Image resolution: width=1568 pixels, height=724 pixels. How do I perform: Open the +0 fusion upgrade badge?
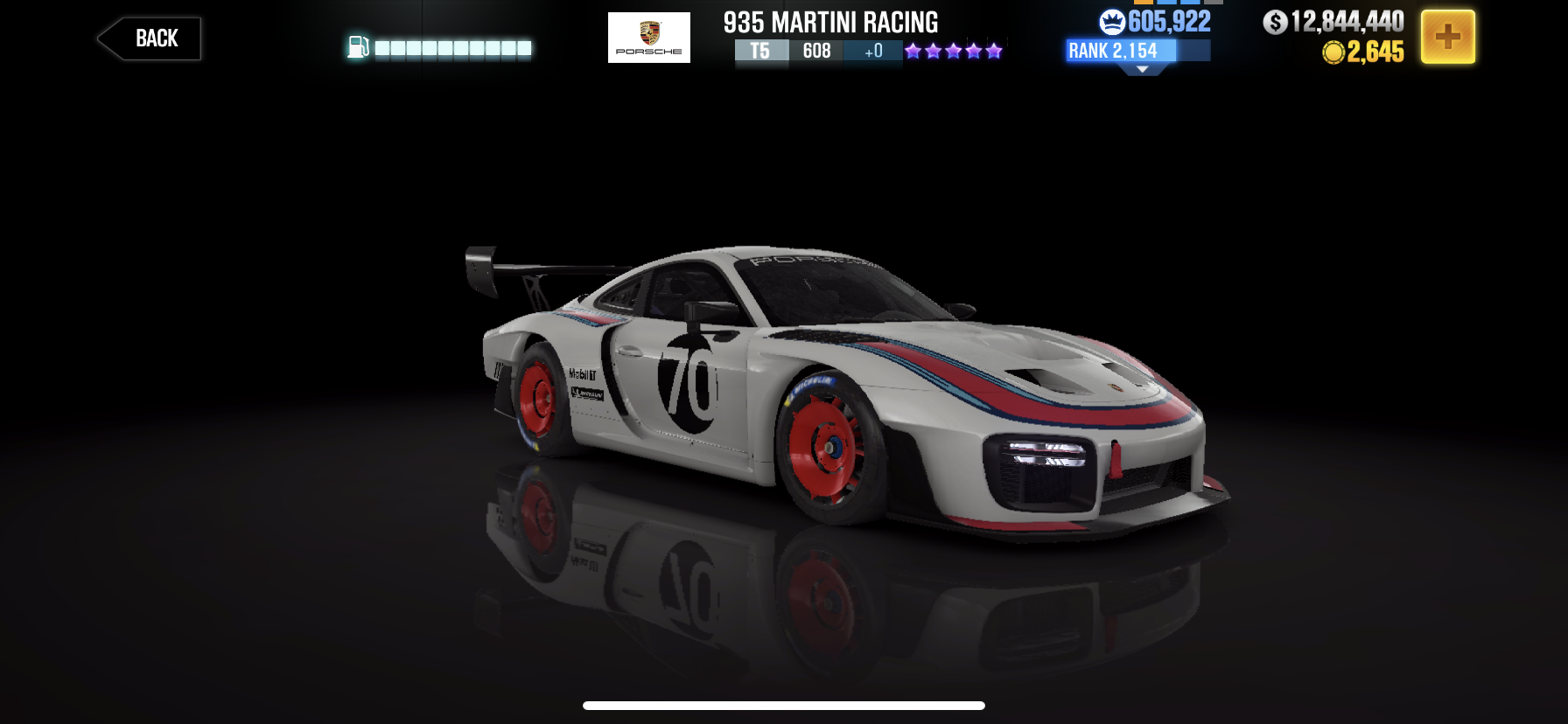pos(871,52)
